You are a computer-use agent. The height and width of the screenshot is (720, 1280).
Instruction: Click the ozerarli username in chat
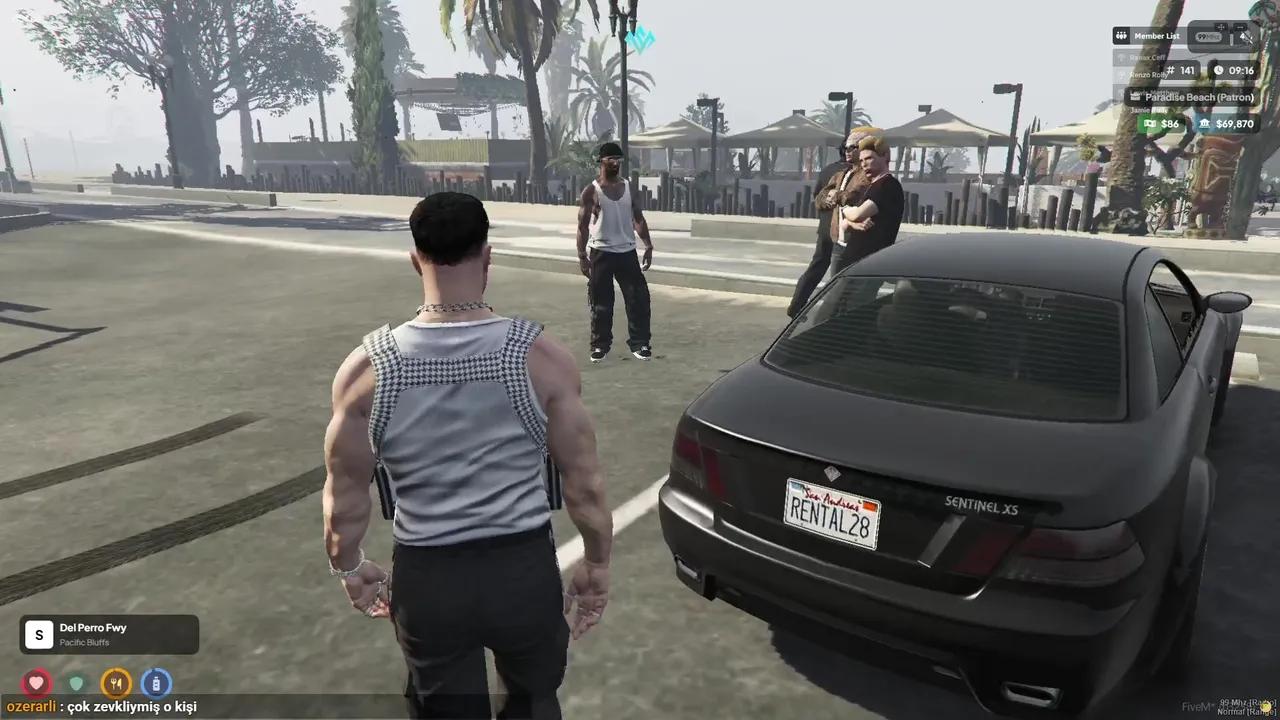pyautogui.click(x=31, y=706)
